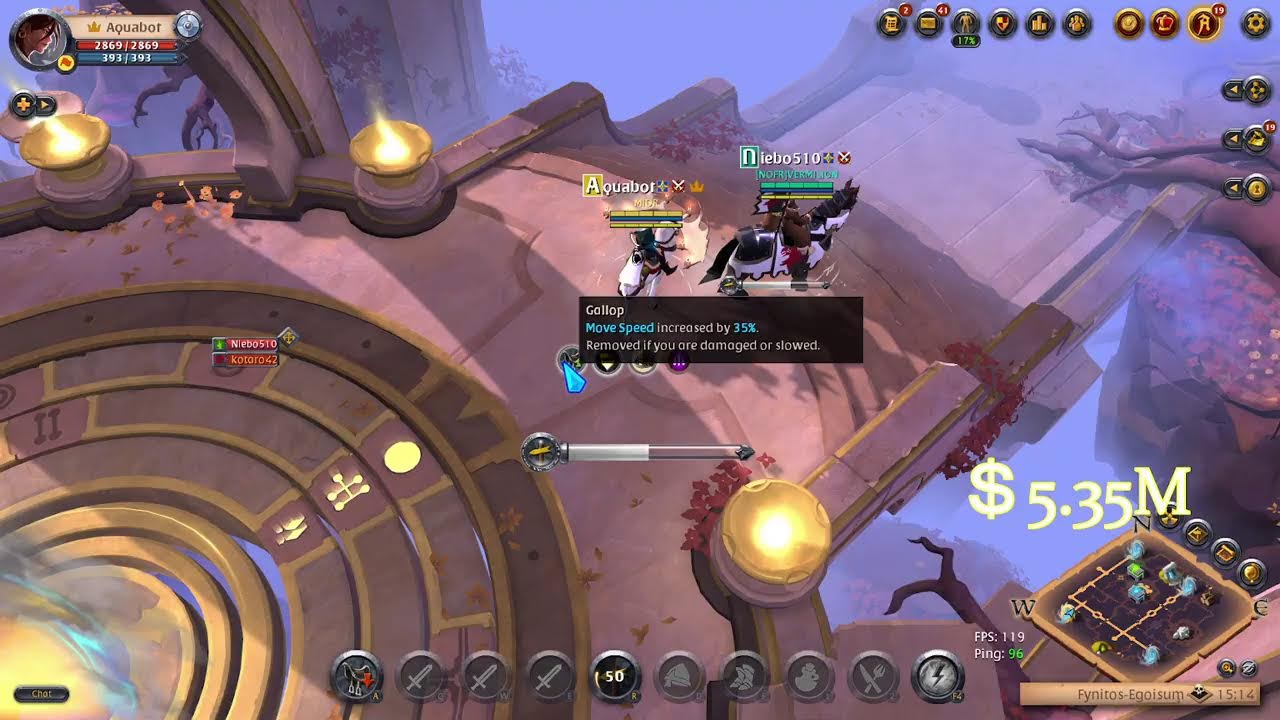Select Kotaro42 in the party list

click(252, 359)
